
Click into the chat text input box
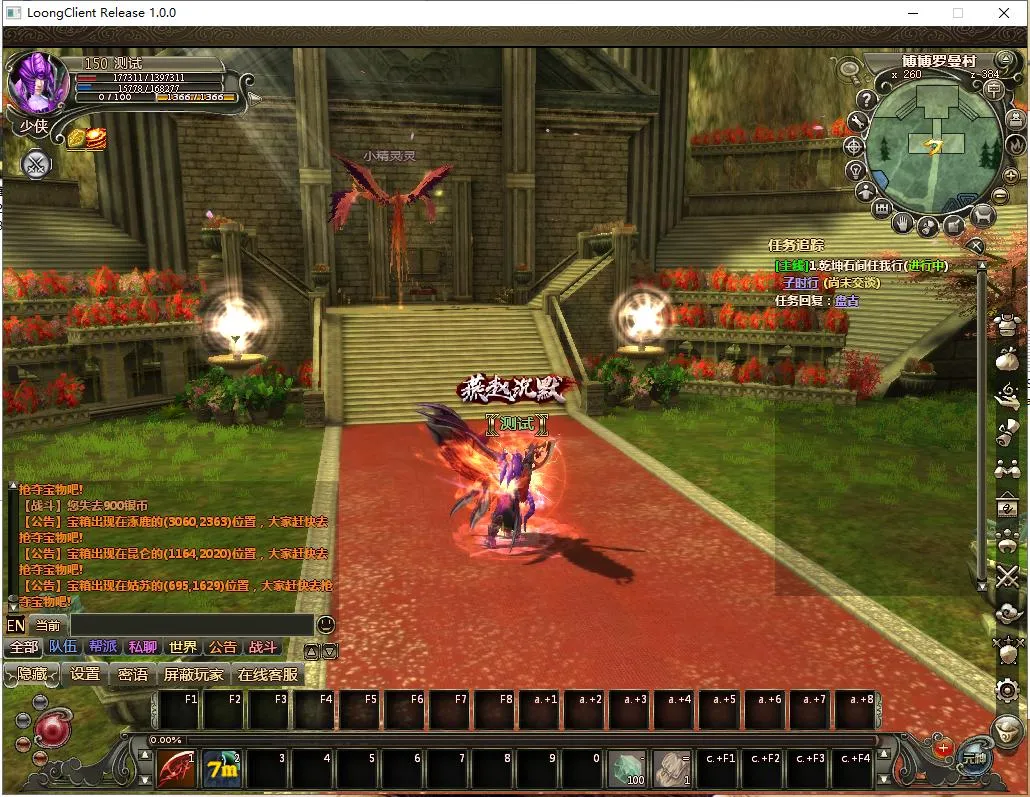point(190,625)
